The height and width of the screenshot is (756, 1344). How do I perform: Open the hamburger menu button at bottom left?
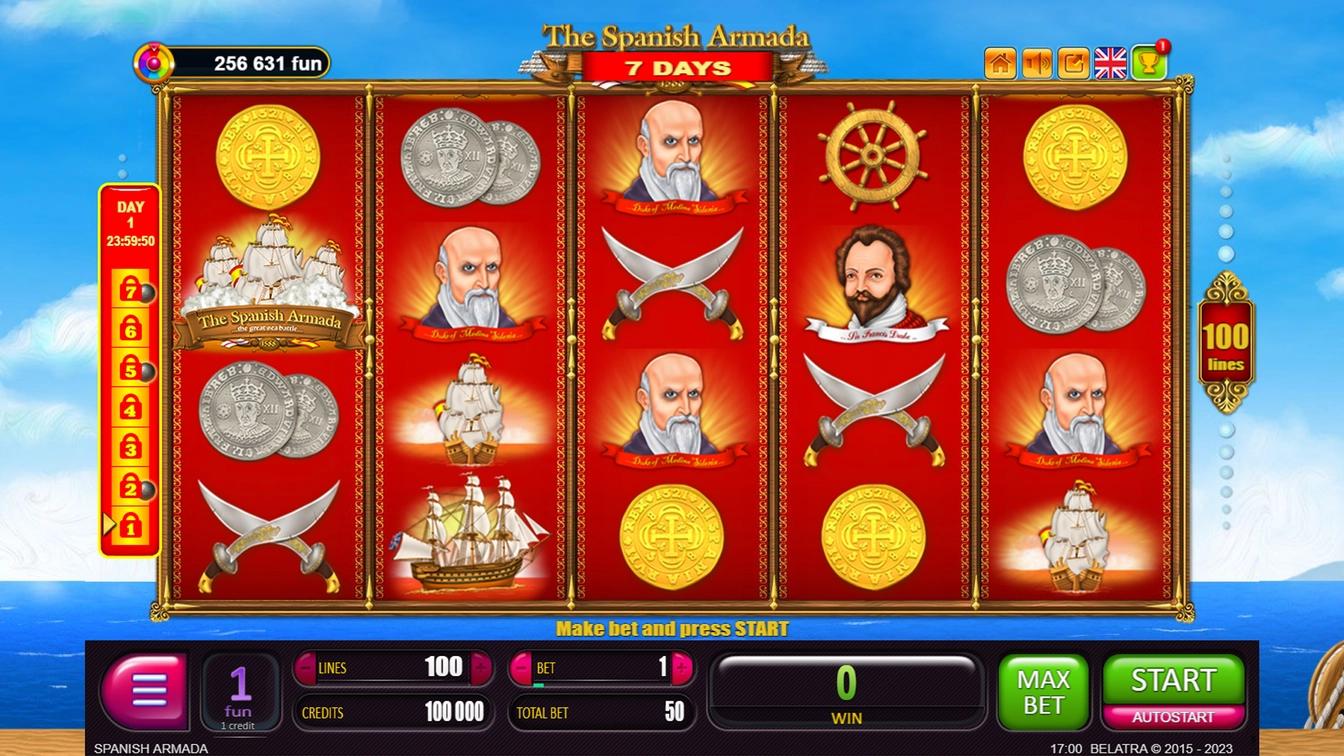(143, 690)
